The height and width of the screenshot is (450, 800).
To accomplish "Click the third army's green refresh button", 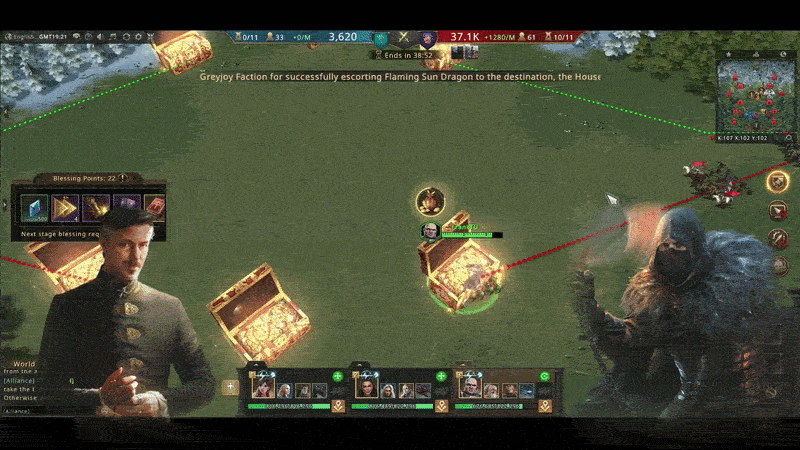I will 545,377.
